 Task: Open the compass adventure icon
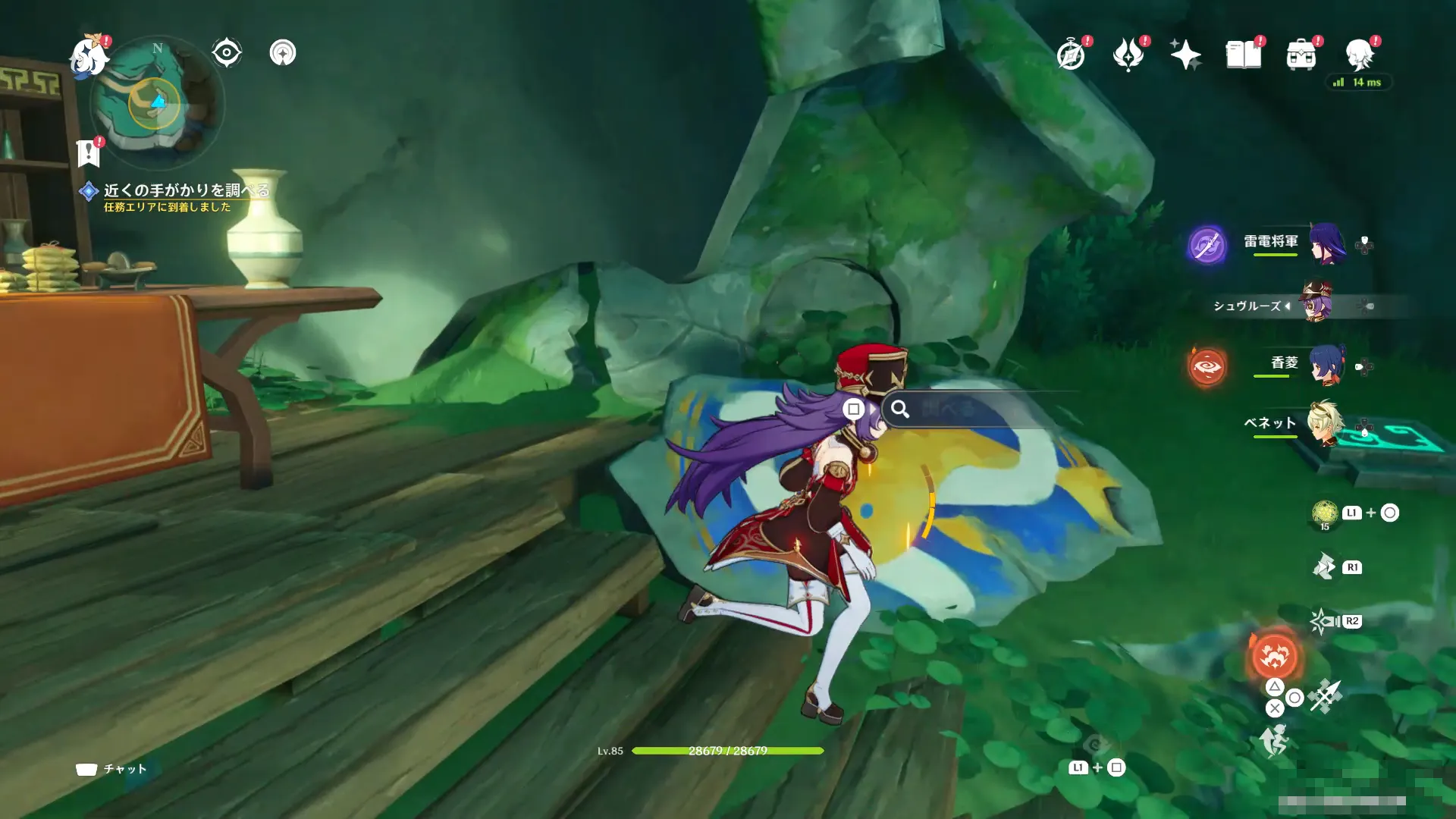1071,55
